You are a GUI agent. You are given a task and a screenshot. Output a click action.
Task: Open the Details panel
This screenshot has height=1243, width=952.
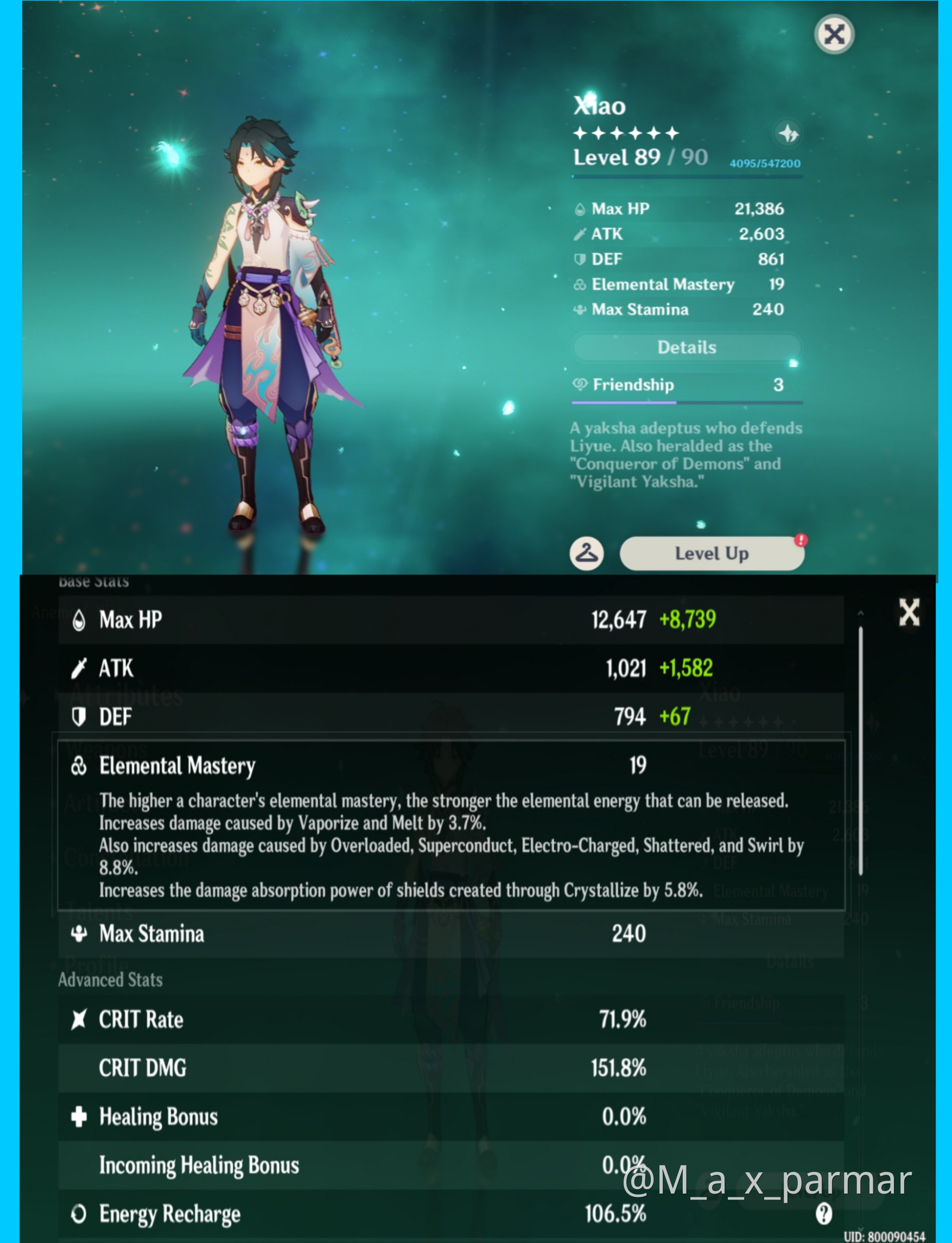(x=687, y=346)
